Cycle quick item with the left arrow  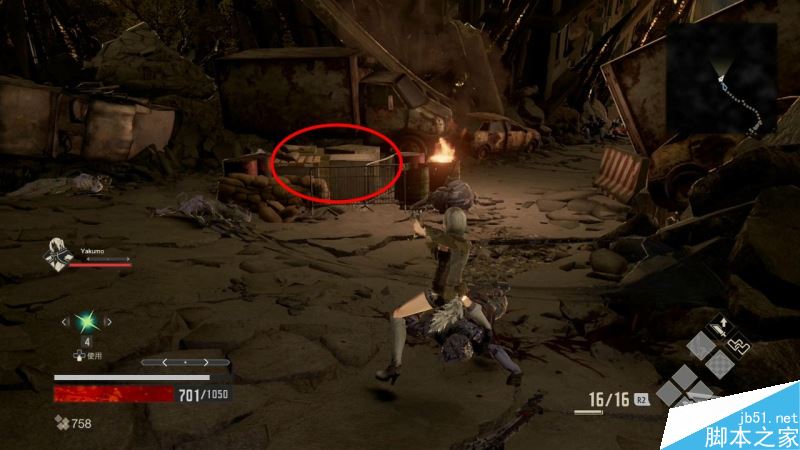coord(66,322)
